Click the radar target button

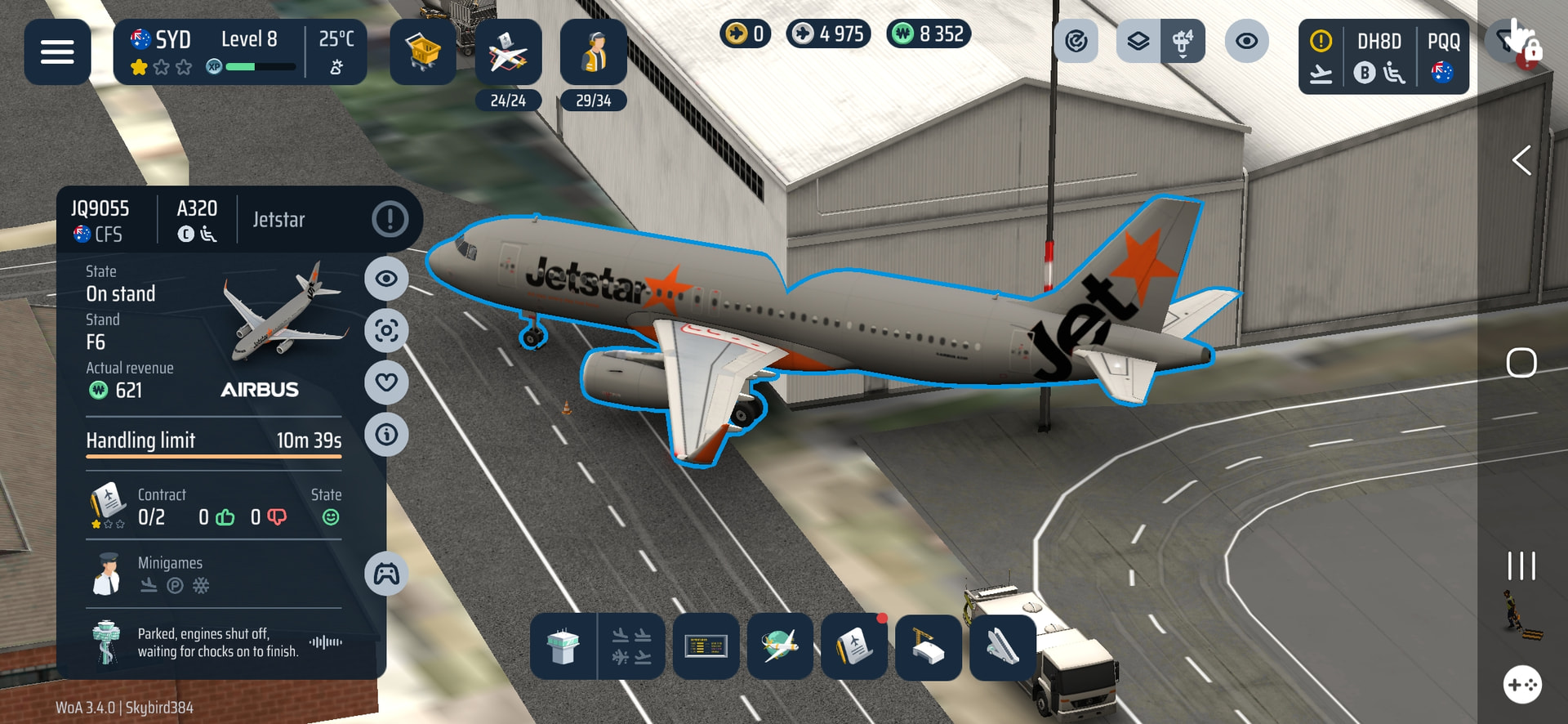1076,41
